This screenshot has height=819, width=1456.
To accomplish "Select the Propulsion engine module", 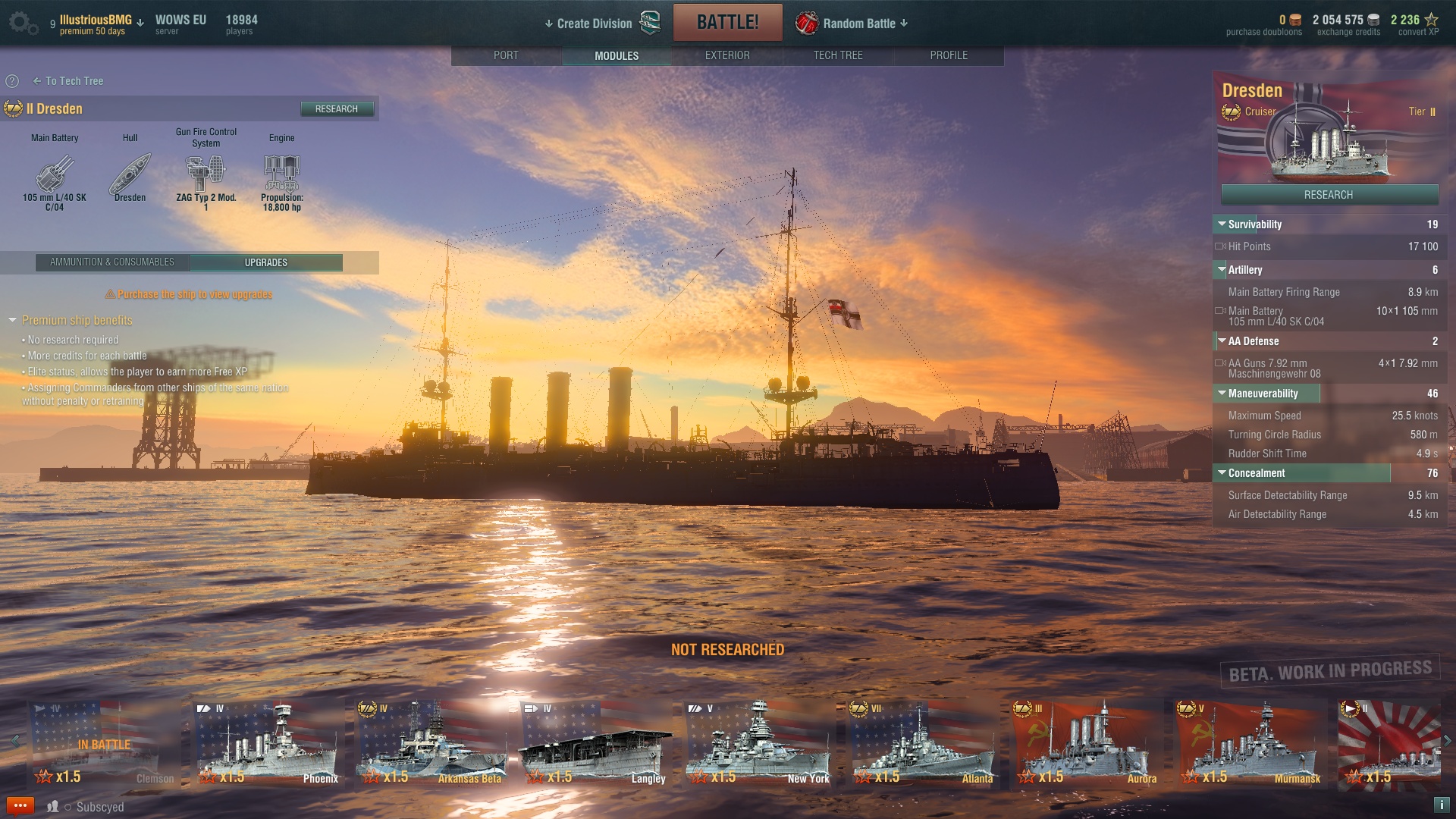I will click(281, 175).
